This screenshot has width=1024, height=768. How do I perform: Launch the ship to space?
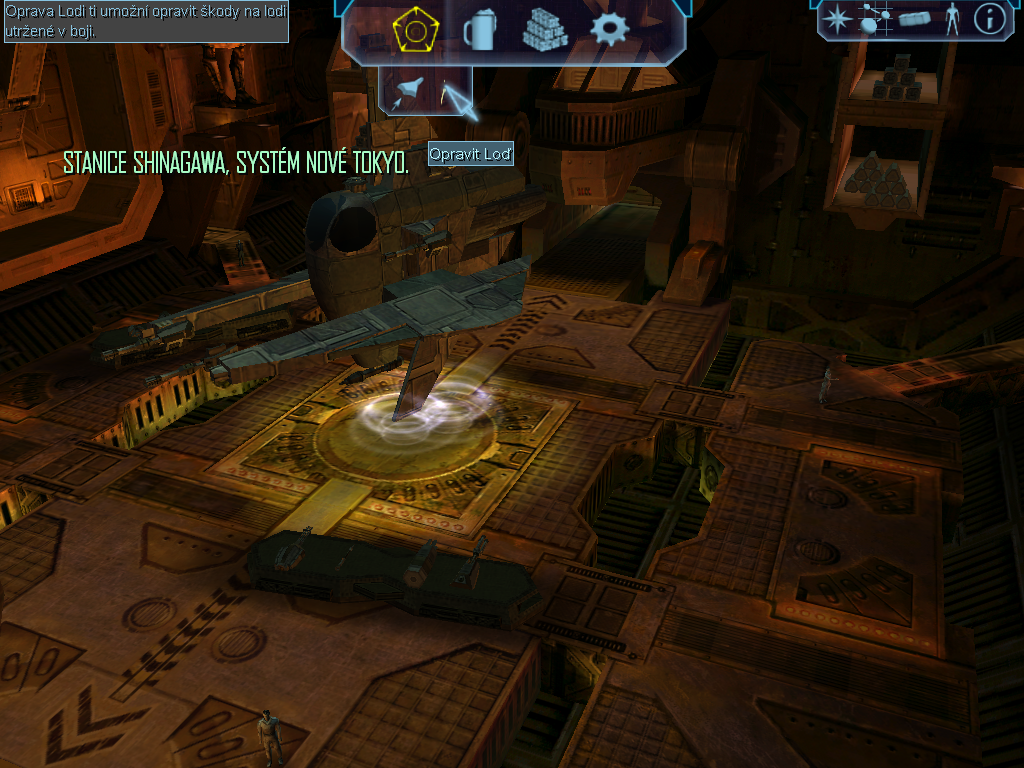[408, 93]
